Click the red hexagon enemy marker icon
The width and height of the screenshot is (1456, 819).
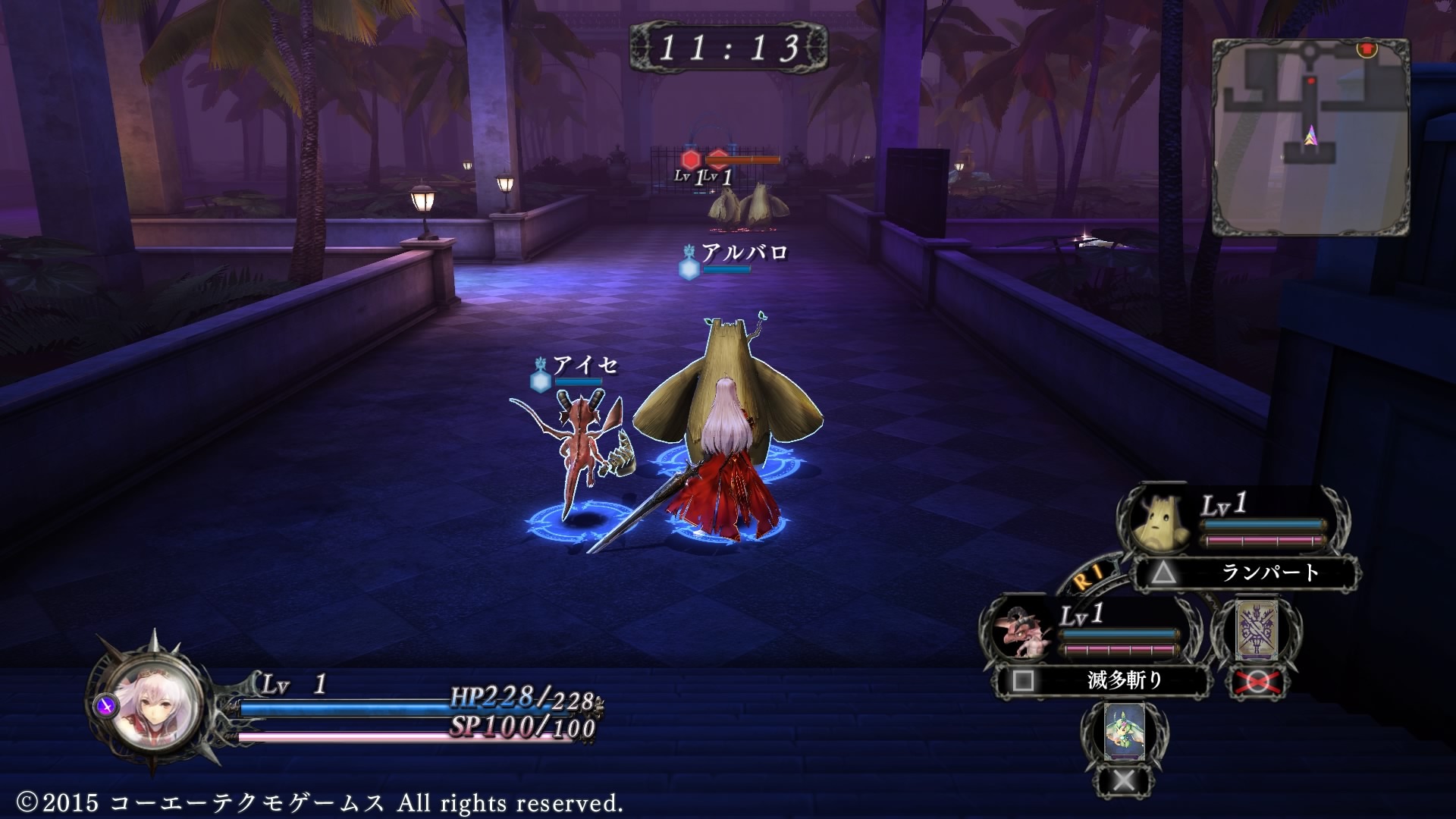[x=691, y=159]
